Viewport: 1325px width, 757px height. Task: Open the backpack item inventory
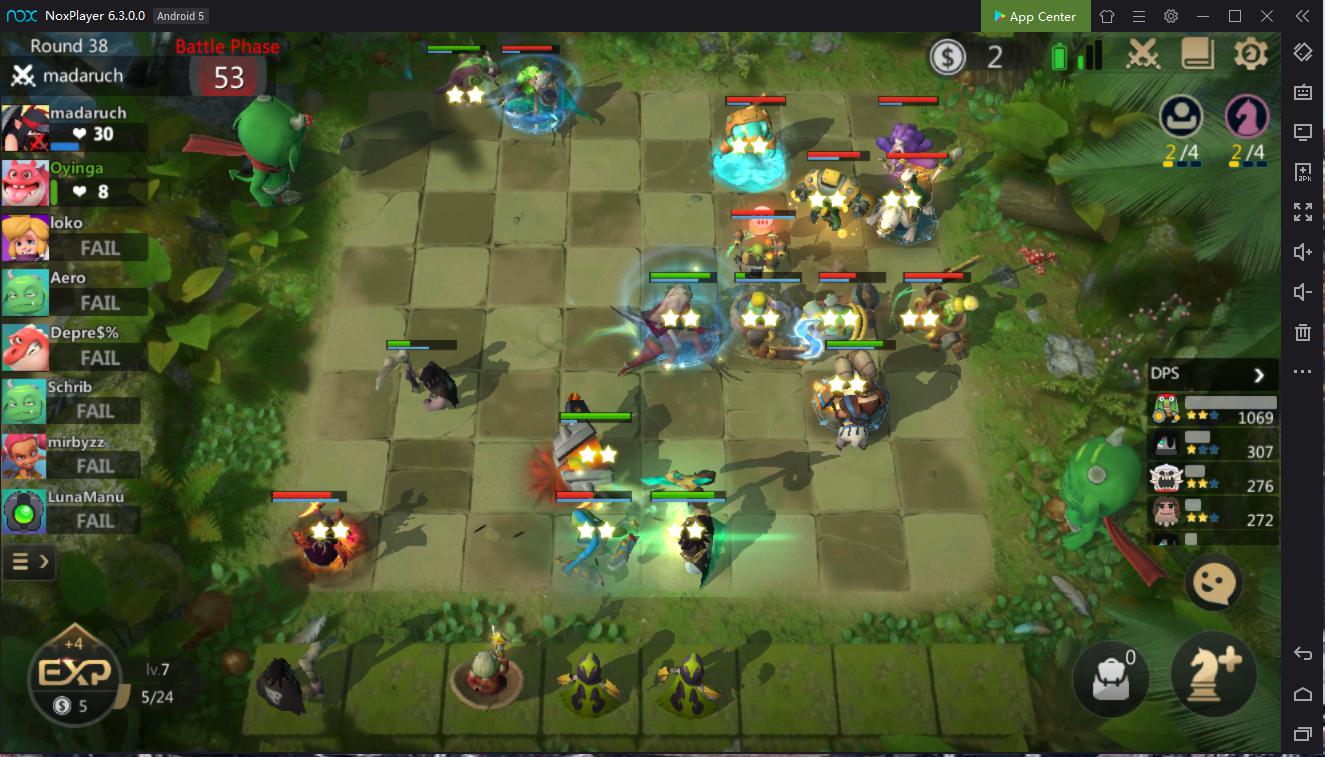coord(1110,675)
